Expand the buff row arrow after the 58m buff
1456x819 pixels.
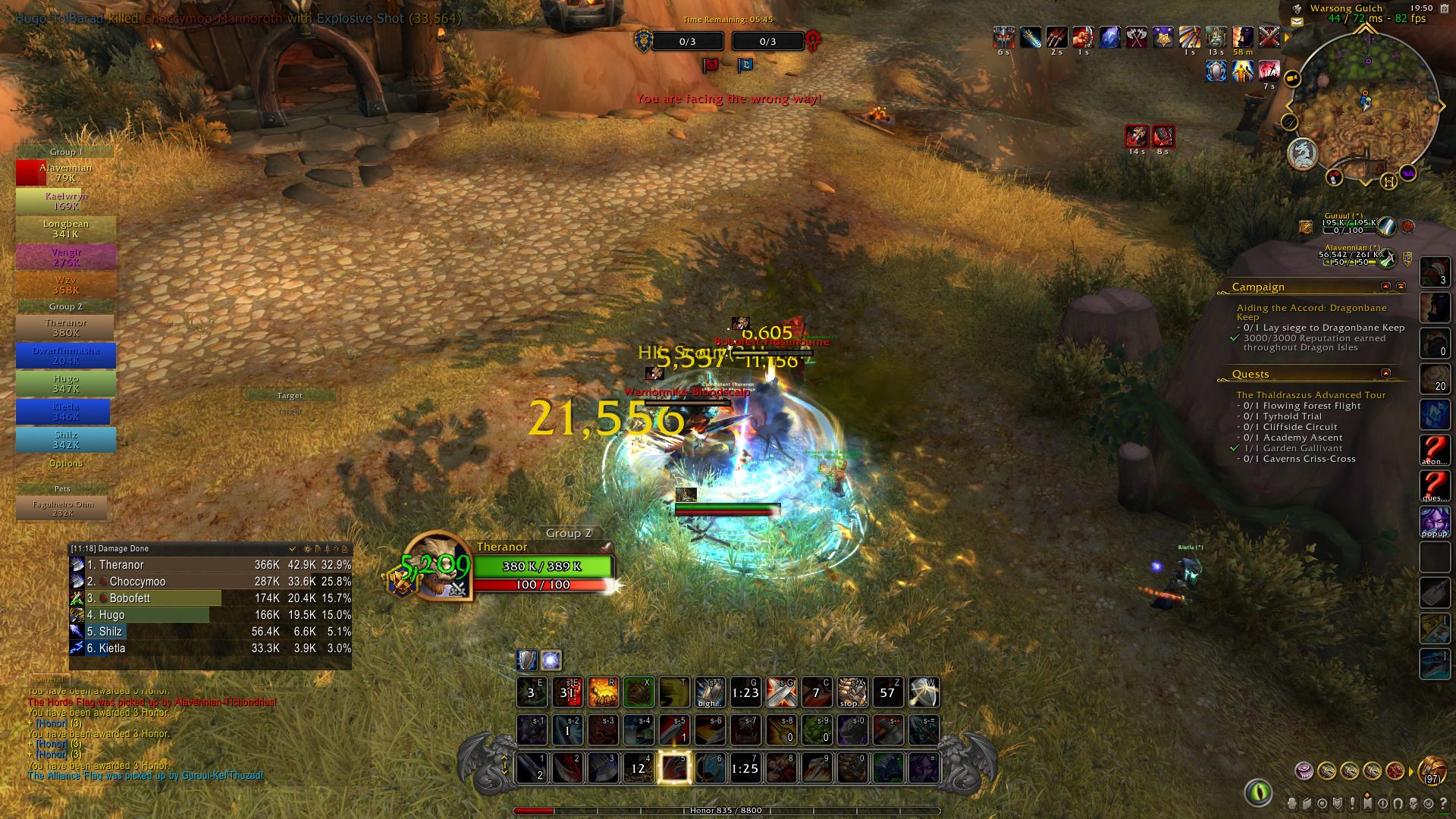(x=1287, y=36)
